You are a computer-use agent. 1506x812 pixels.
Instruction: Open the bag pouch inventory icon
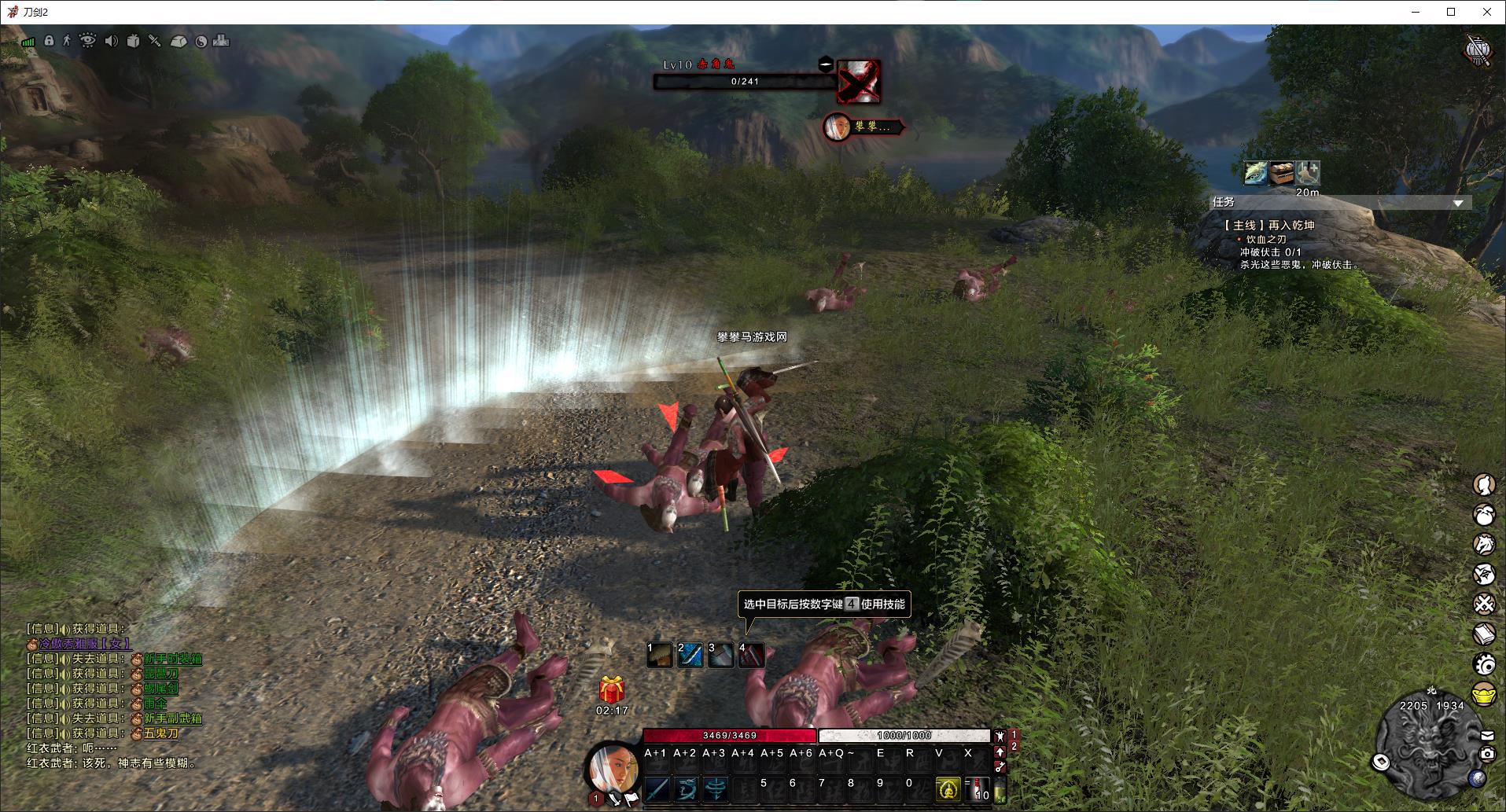point(1484,515)
